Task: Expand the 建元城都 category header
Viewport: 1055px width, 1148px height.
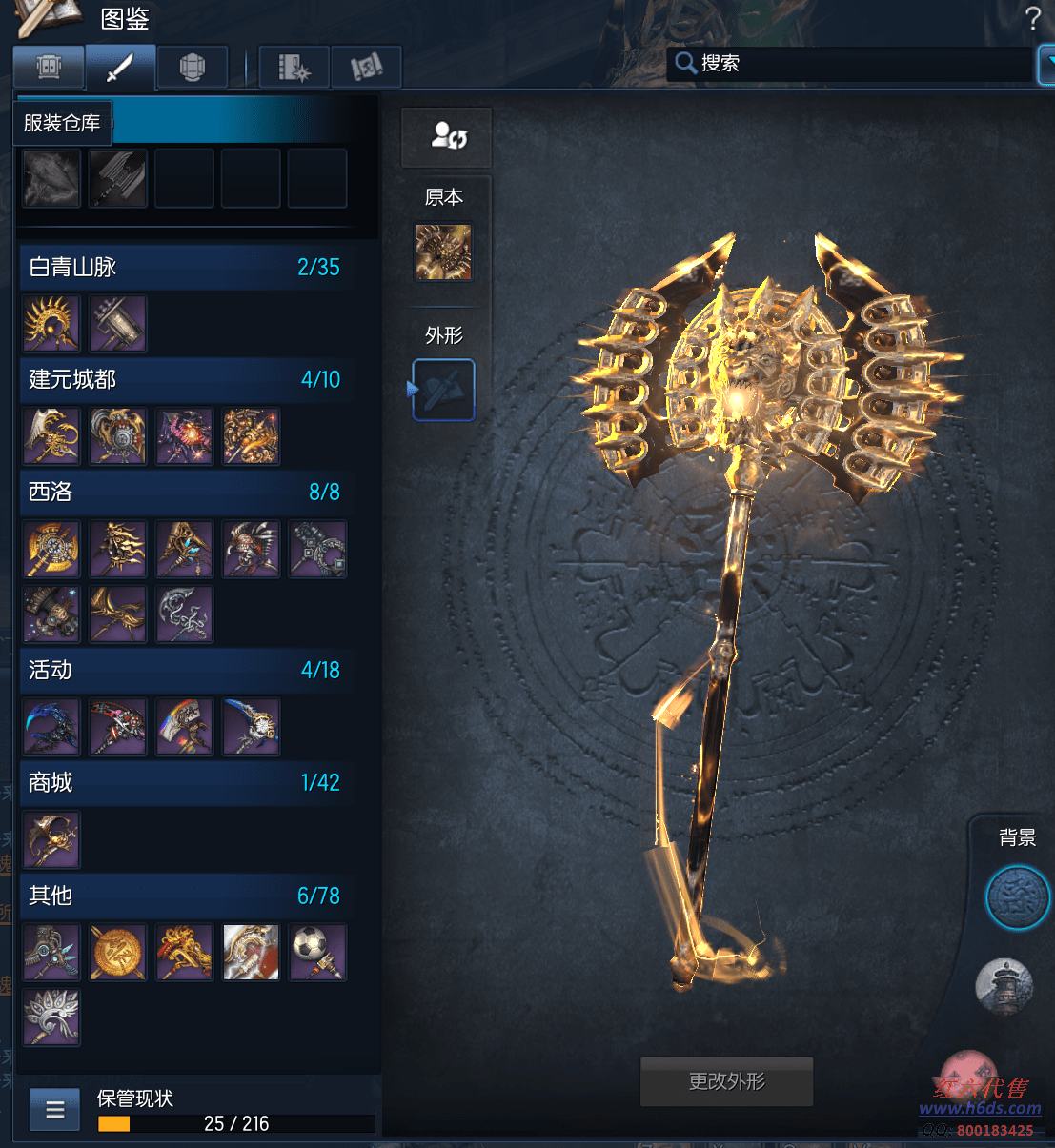Action: tap(186, 379)
